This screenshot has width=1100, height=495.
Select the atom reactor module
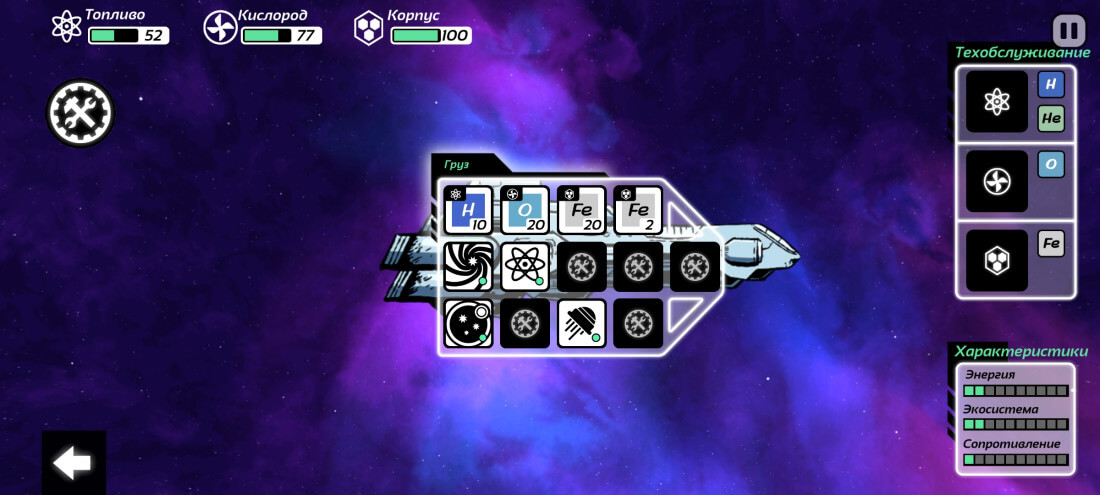pos(525,267)
